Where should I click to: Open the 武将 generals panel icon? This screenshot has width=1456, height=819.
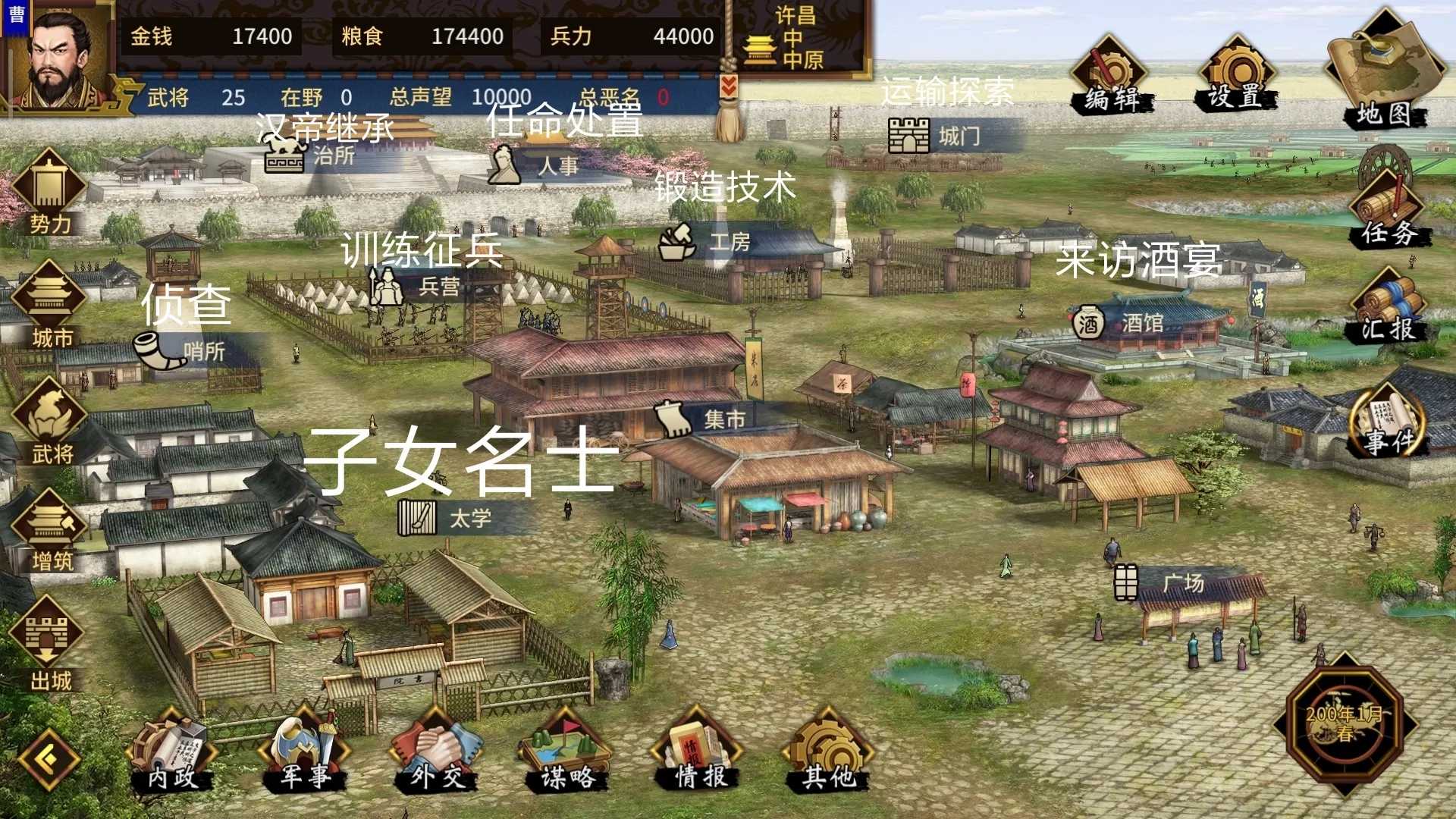49,406
